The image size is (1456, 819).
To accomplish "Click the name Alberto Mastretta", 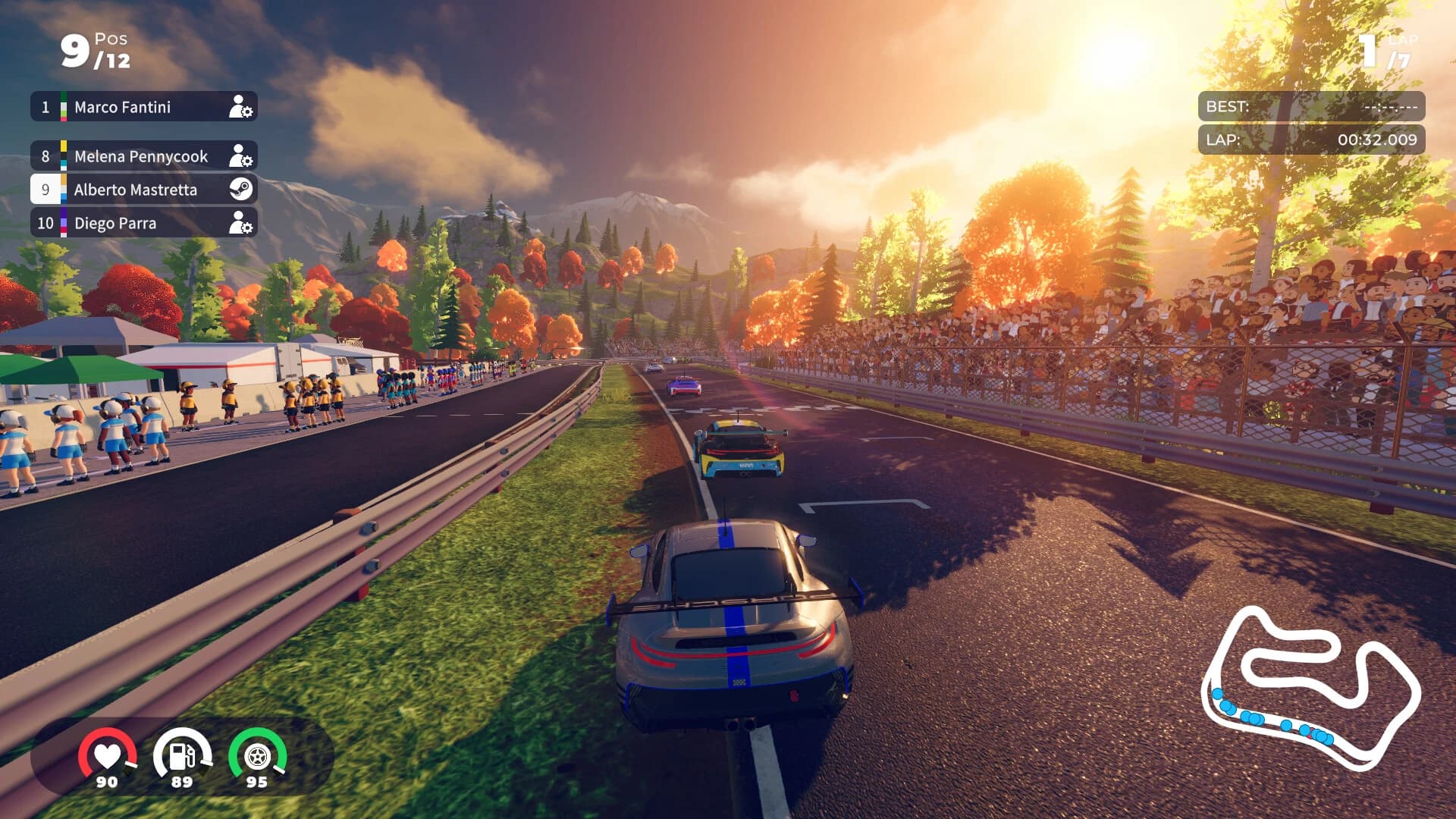I will pos(136,190).
